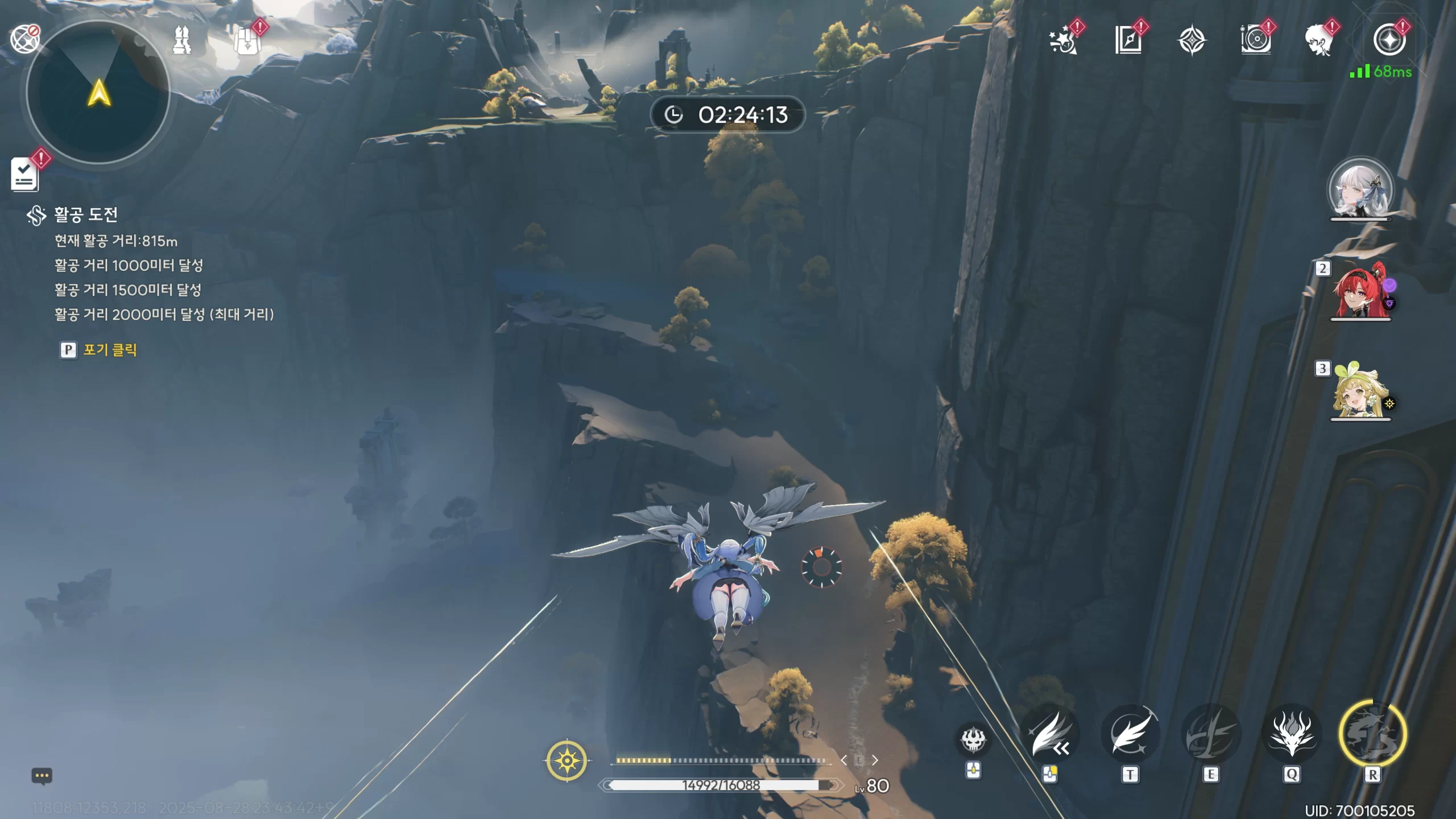Open the shooting stars event icon
Screen dimensions: 1456x819
click(x=1063, y=40)
